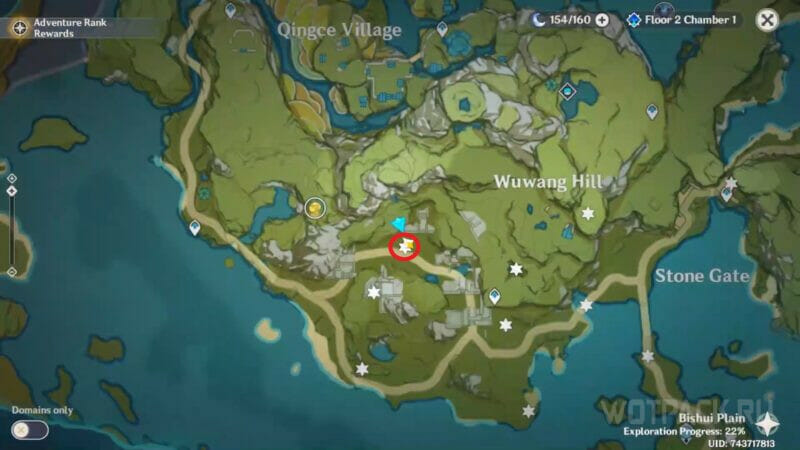Select the gold coin marker near Wuwang Hill
The height and width of the screenshot is (450, 800).
point(315,207)
